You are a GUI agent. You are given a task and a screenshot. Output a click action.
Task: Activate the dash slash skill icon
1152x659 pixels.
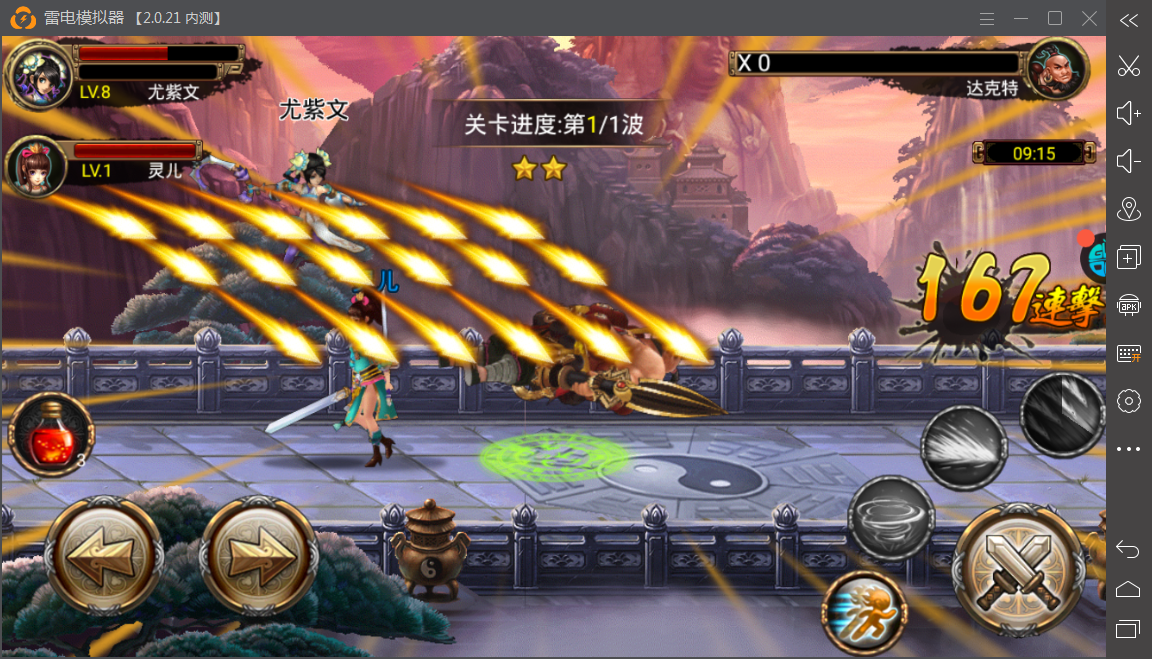tap(963, 447)
